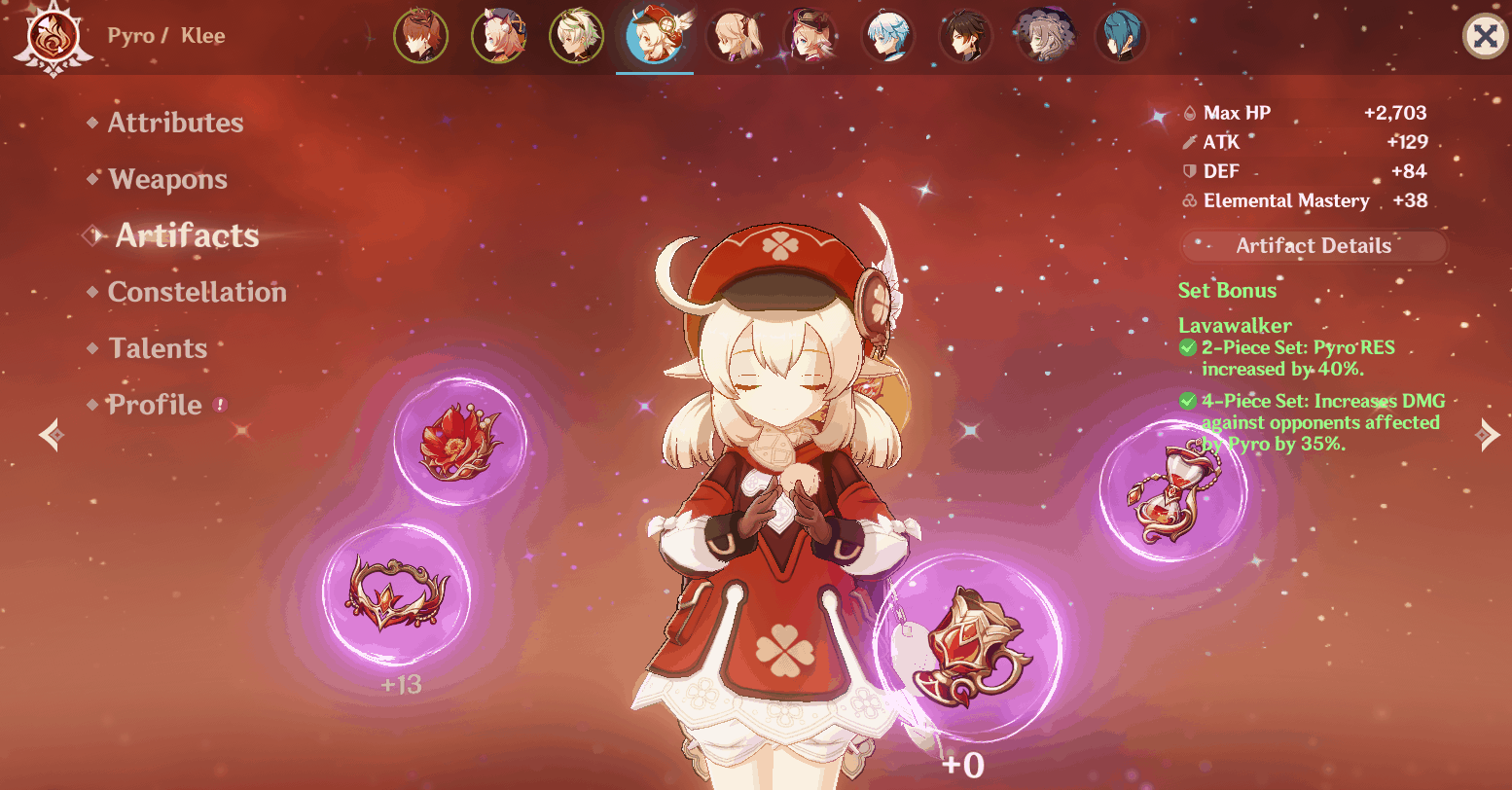Open the Sands hourglass artifact slot
The height and width of the screenshot is (790, 1512).
tap(1171, 494)
